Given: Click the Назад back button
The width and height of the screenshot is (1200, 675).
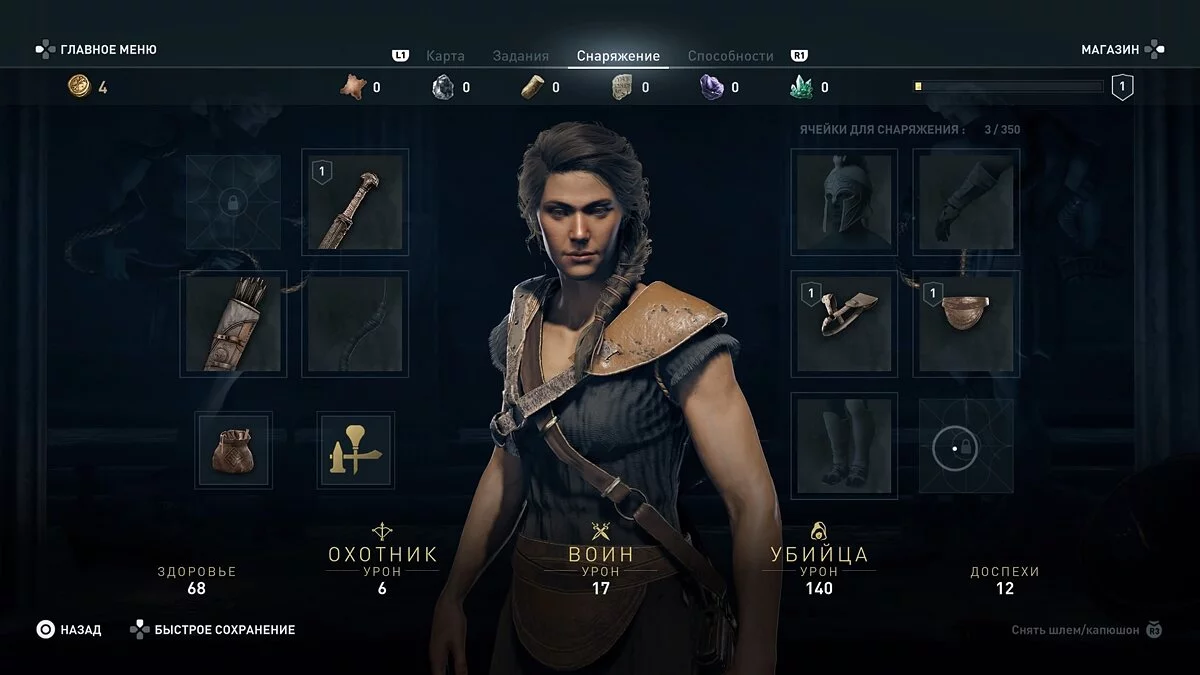Looking at the screenshot, I should point(70,630).
